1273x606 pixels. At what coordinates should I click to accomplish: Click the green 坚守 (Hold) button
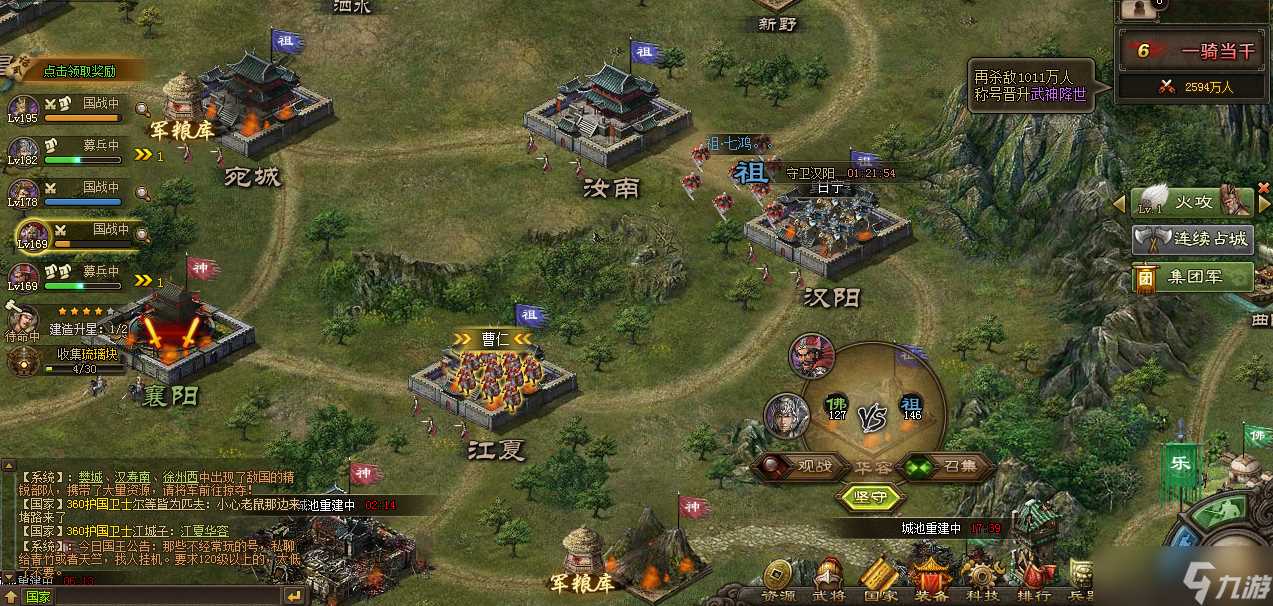[x=872, y=497]
